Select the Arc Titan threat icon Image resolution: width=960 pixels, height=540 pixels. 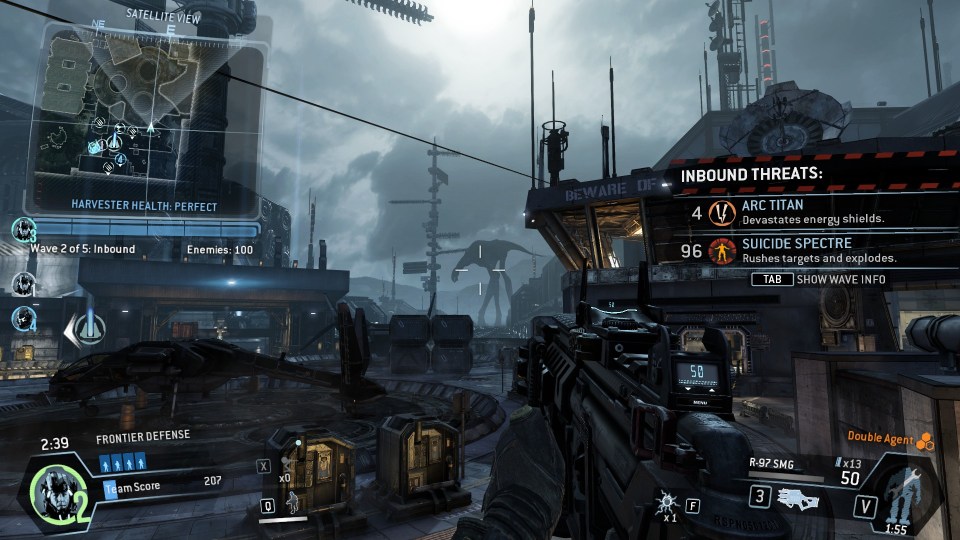click(722, 212)
